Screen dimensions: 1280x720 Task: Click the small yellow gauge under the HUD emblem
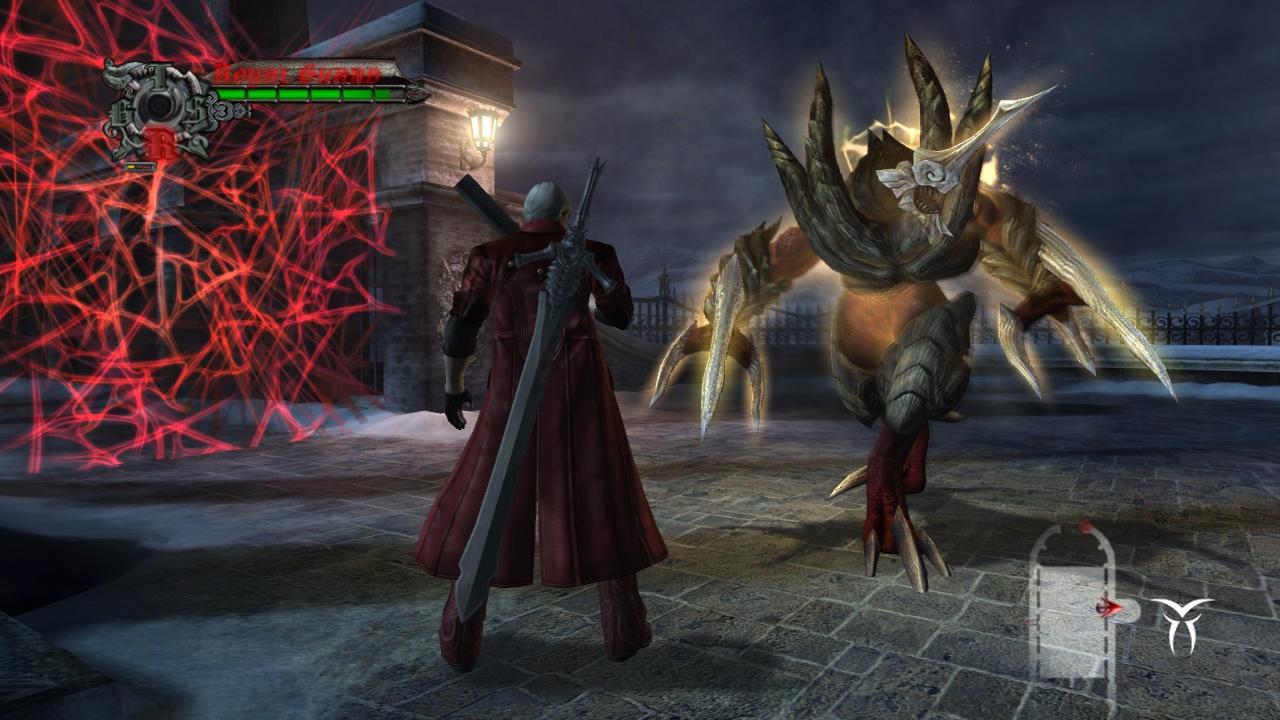coord(132,165)
